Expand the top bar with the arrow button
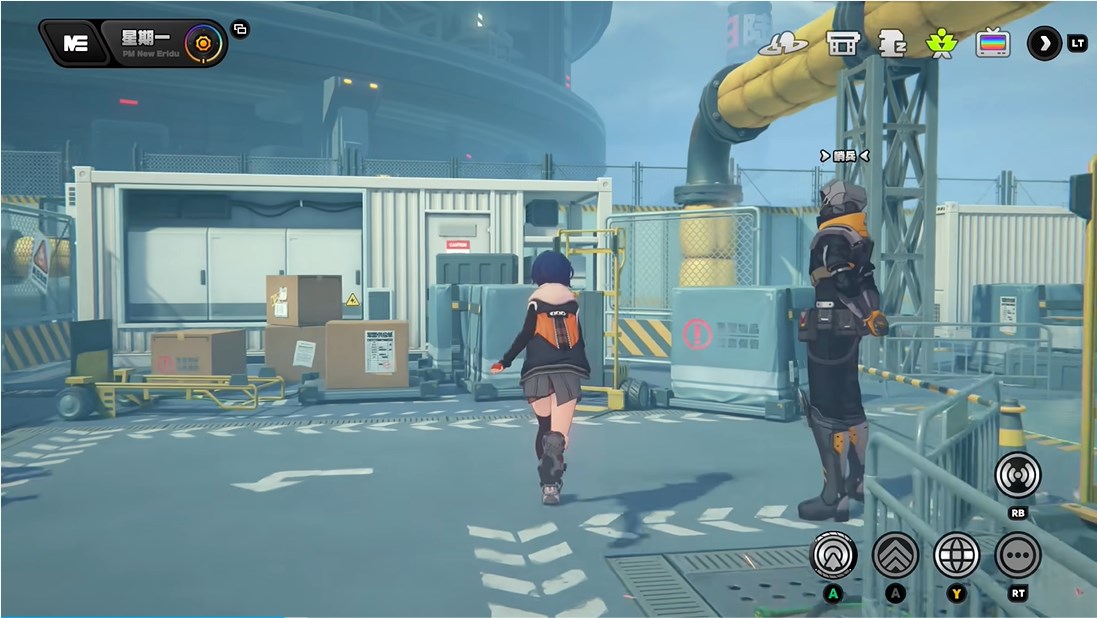 pyautogui.click(x=1044, y=43)
